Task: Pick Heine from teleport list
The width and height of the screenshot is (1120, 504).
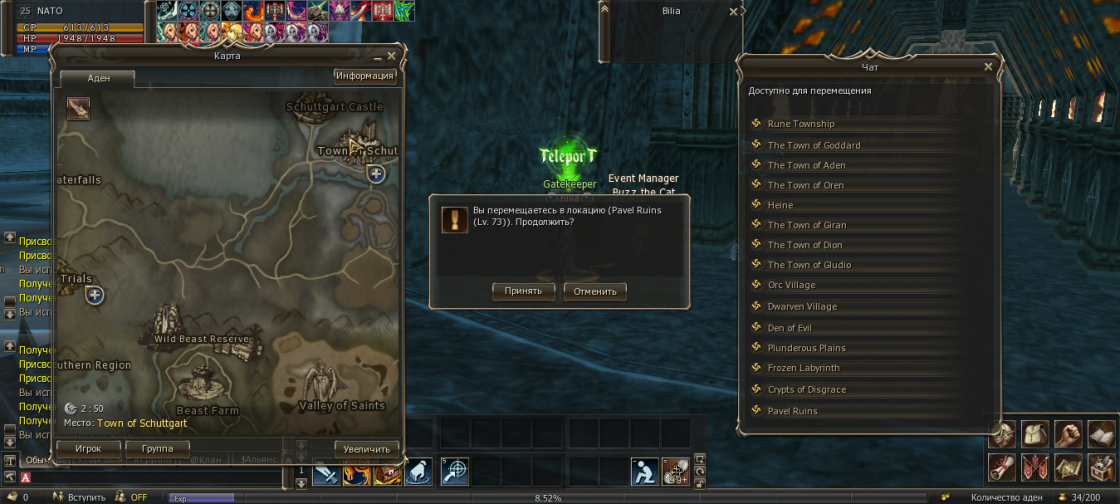Action: point(780,205)
